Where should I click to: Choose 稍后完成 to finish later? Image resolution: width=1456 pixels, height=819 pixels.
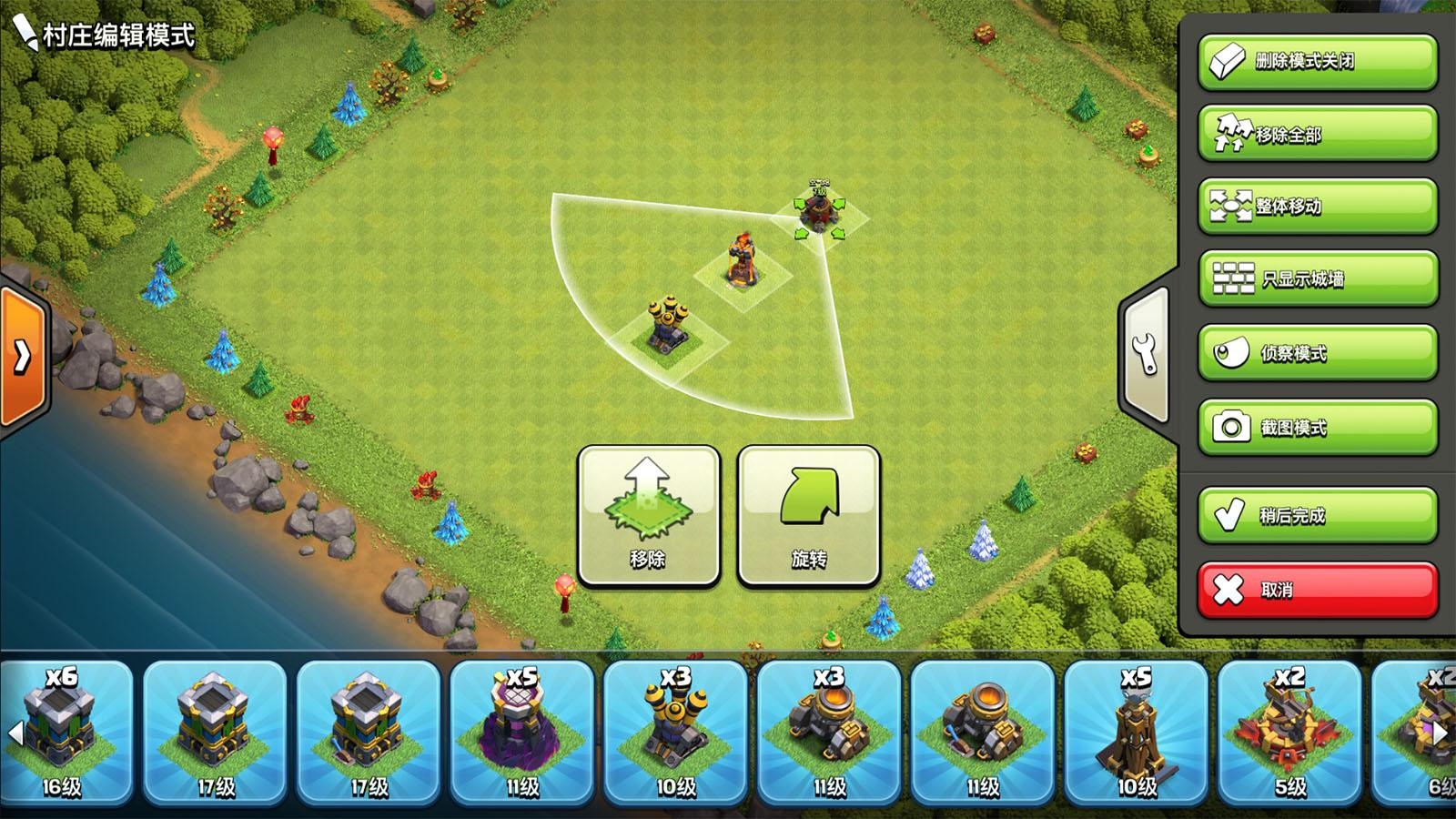(x=1317, y=515)
